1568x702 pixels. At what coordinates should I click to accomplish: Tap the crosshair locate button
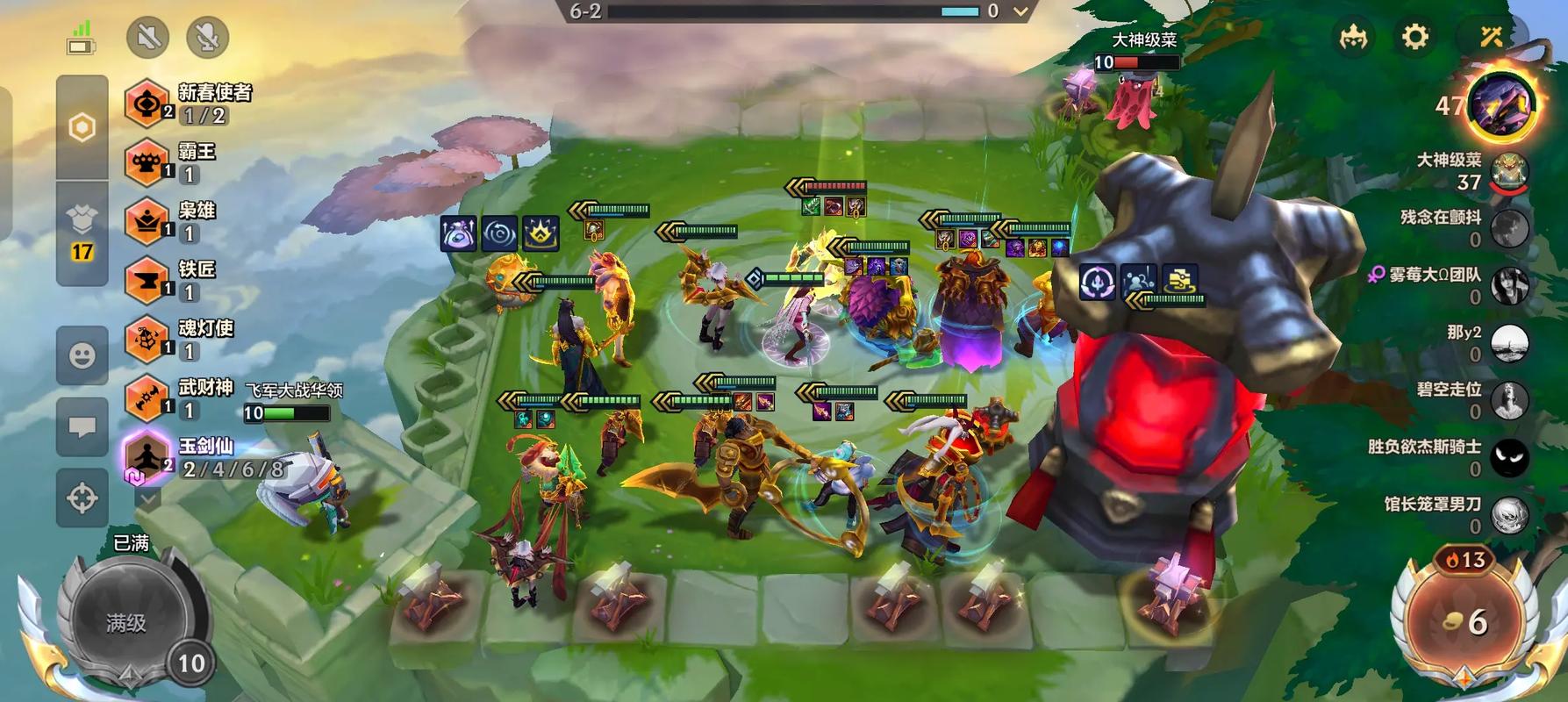pos(82,498)
